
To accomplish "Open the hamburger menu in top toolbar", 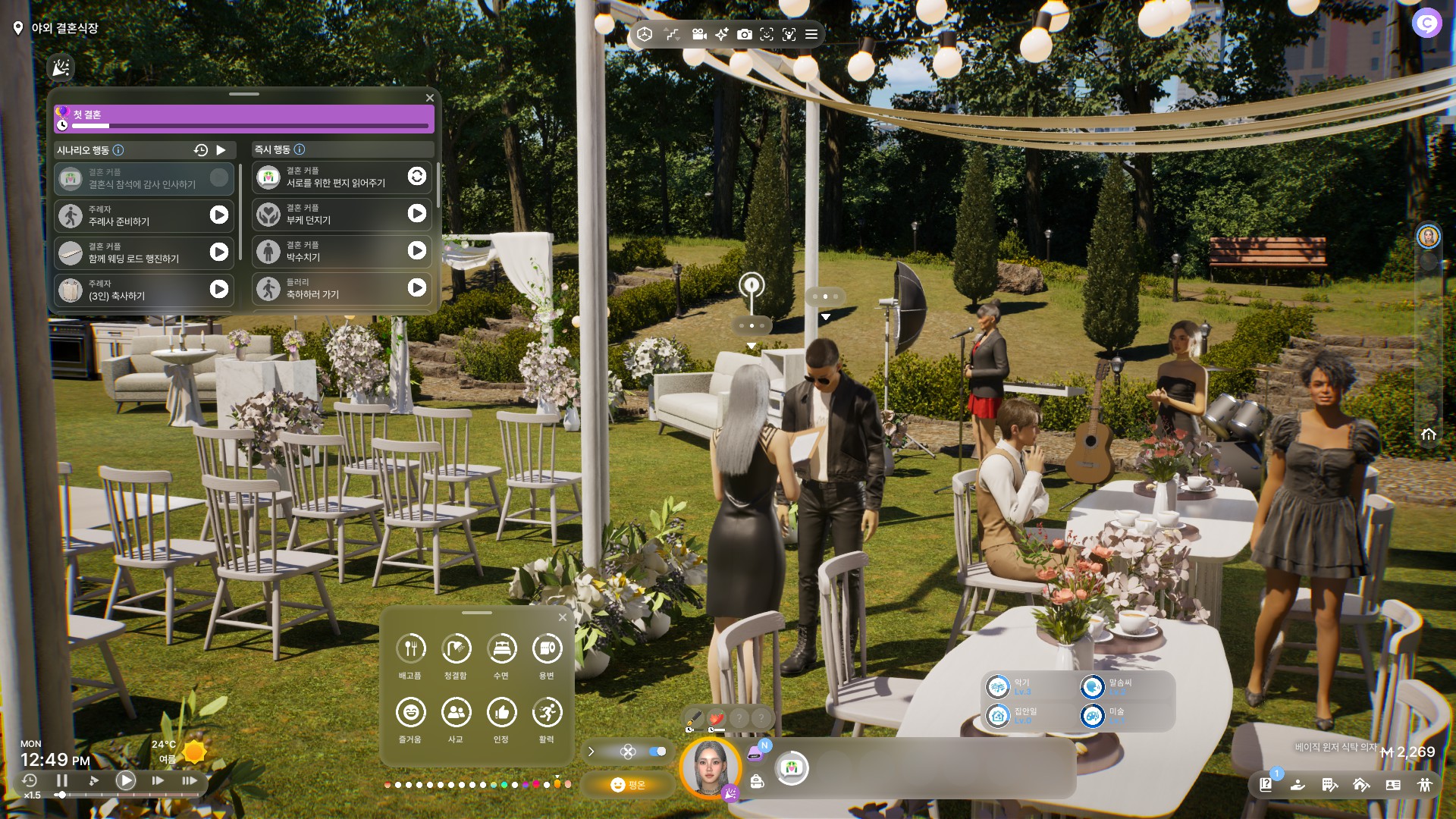I will (811, 34).
